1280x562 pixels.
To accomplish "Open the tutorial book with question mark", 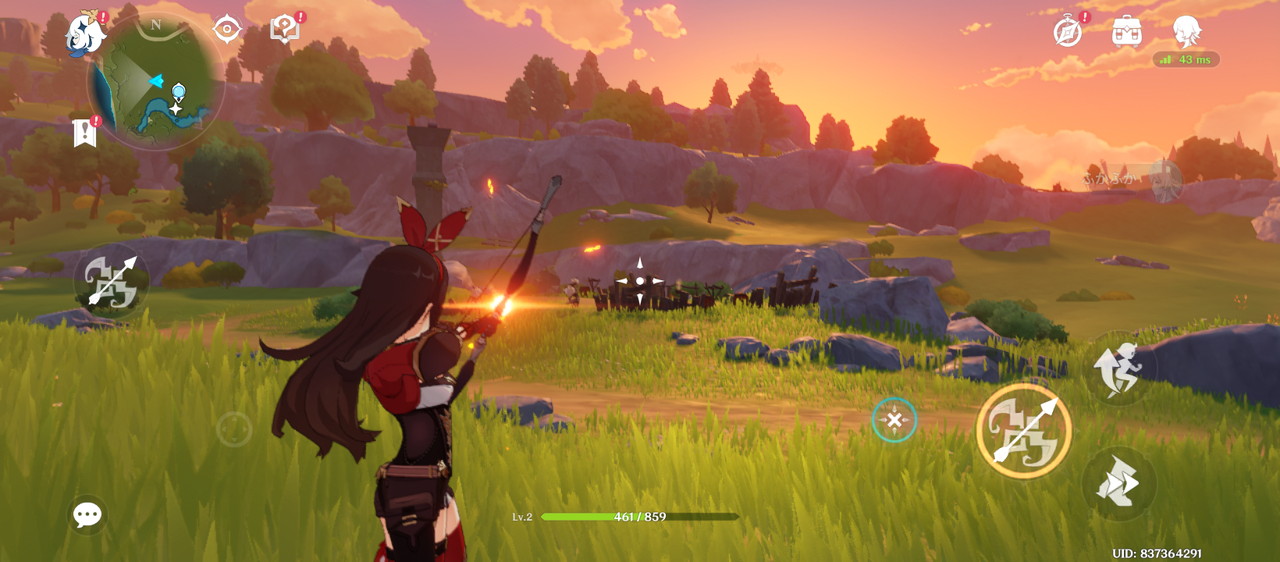I will 285,29.
